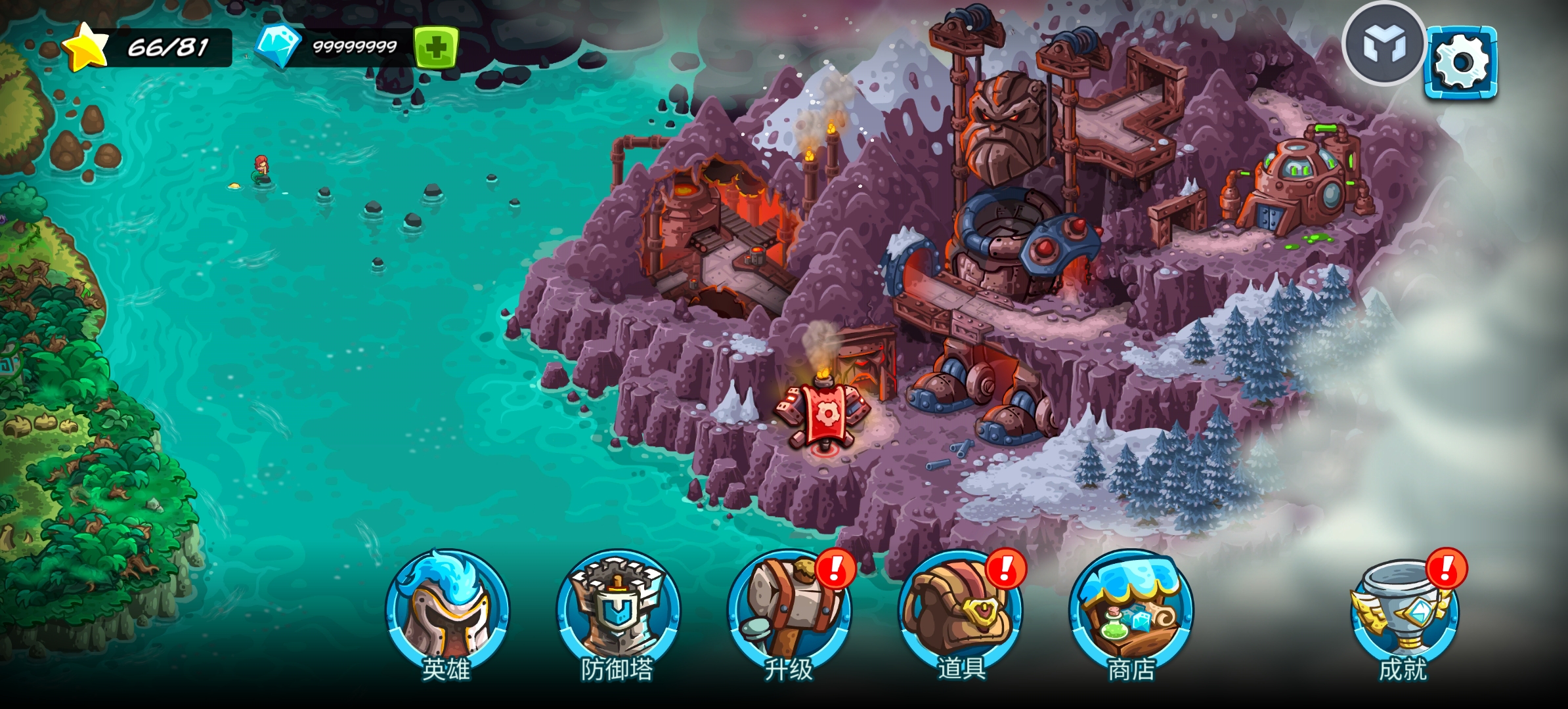1568x709 pixels.
Task: Add gems with the green plus button
Action: 435,47
